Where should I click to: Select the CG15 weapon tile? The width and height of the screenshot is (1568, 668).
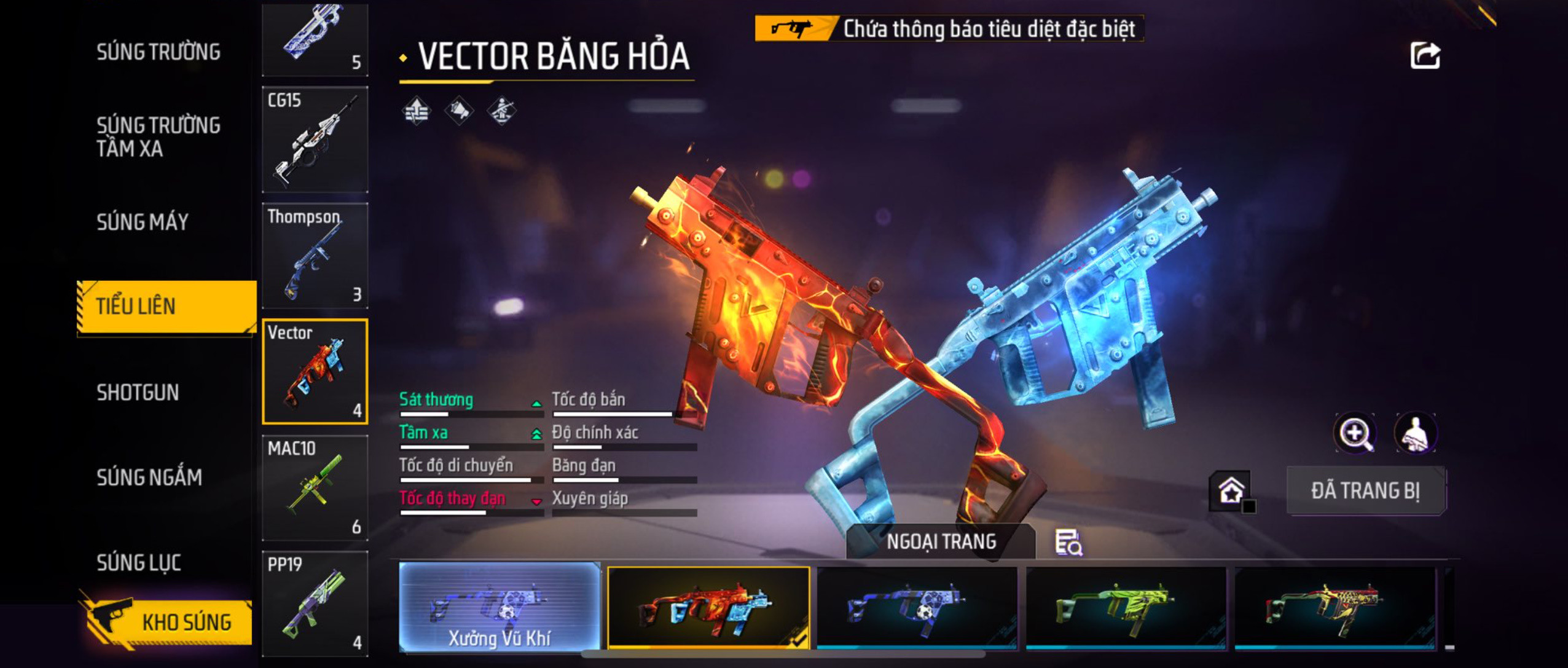[315, 139]
